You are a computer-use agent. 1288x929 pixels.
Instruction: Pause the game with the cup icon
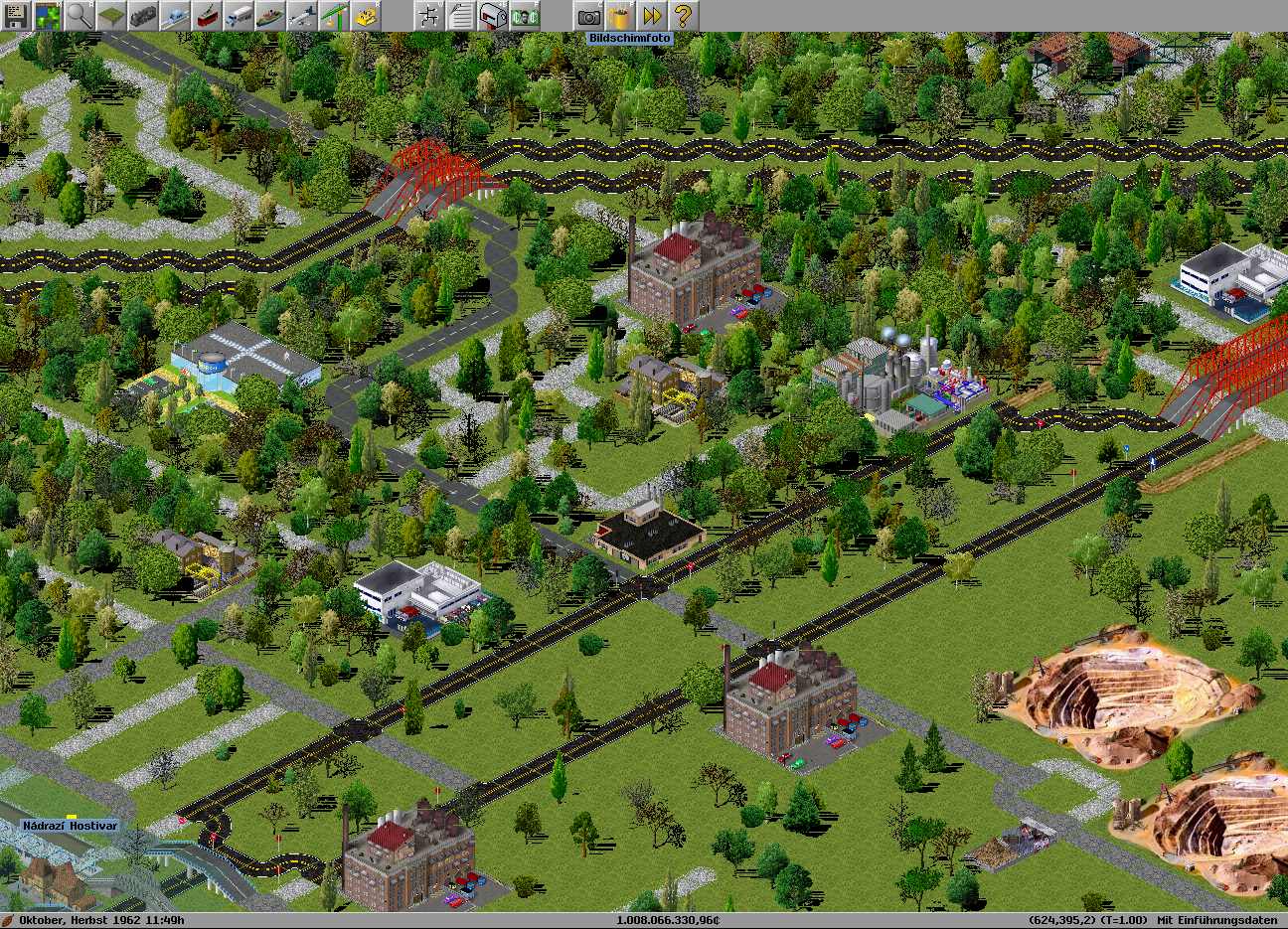(x=620, y=16)
